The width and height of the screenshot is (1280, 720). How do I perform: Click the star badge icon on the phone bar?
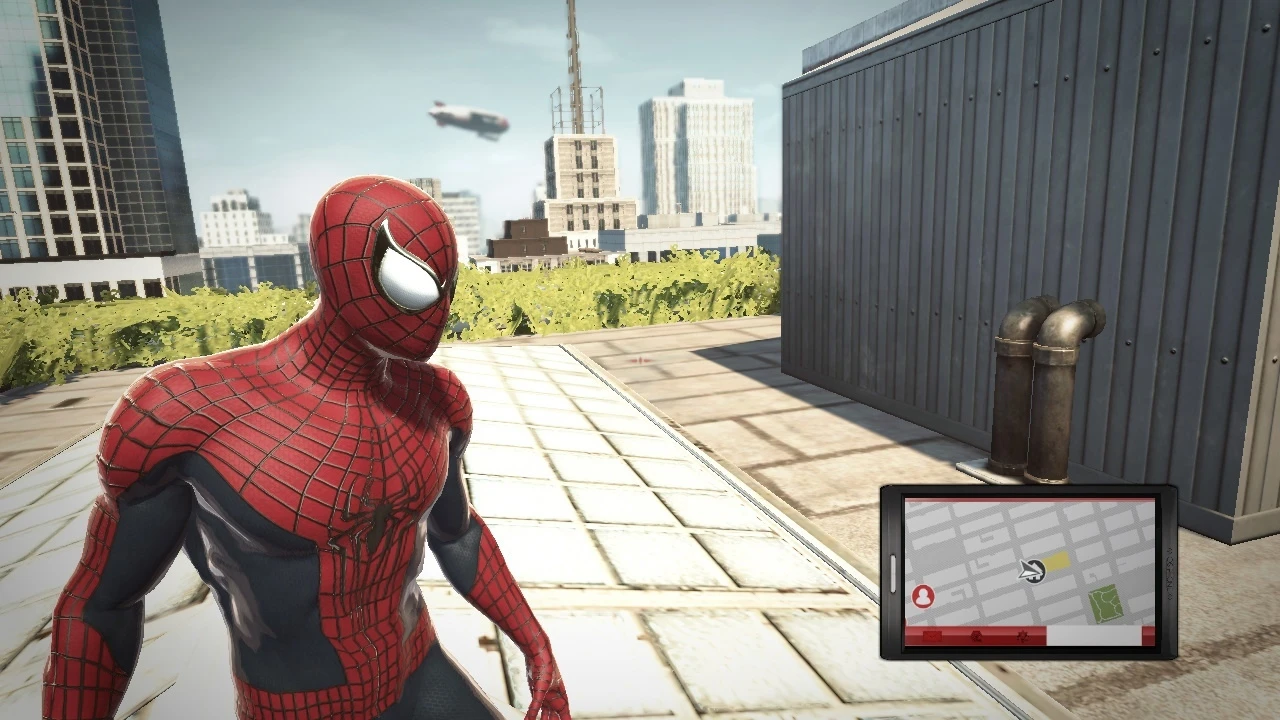tap(1022, 638)
